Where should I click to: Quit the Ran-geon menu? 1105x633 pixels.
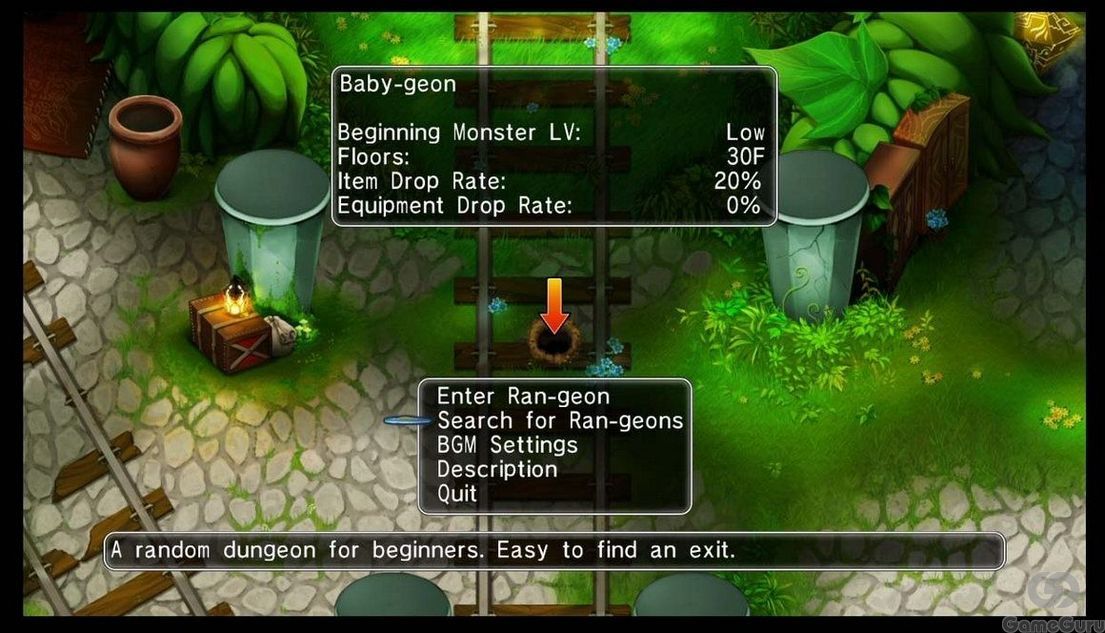(457, 493)
